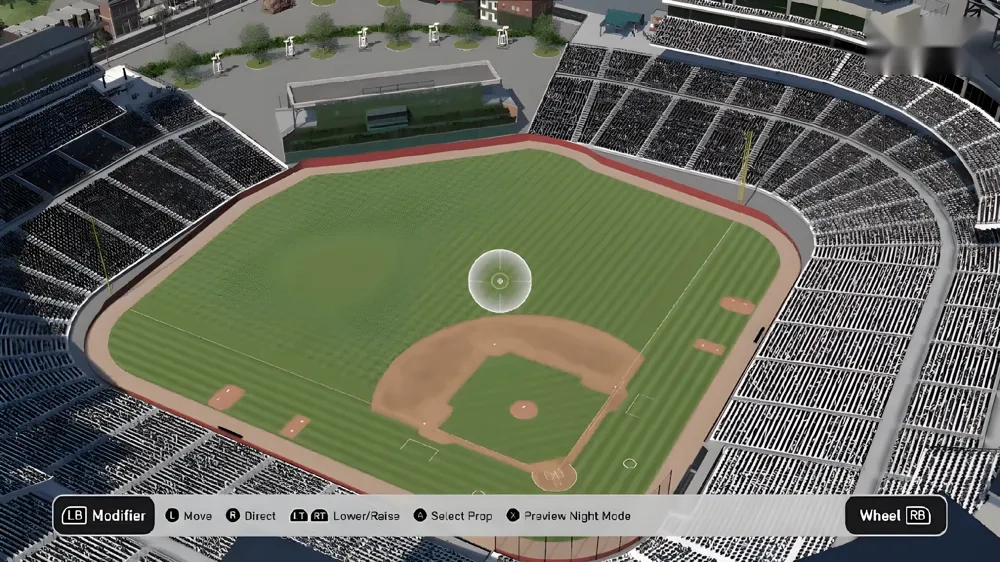Open the prop Wheel
This screenshot has height=562, width=1000.
(x=895, y=516)
